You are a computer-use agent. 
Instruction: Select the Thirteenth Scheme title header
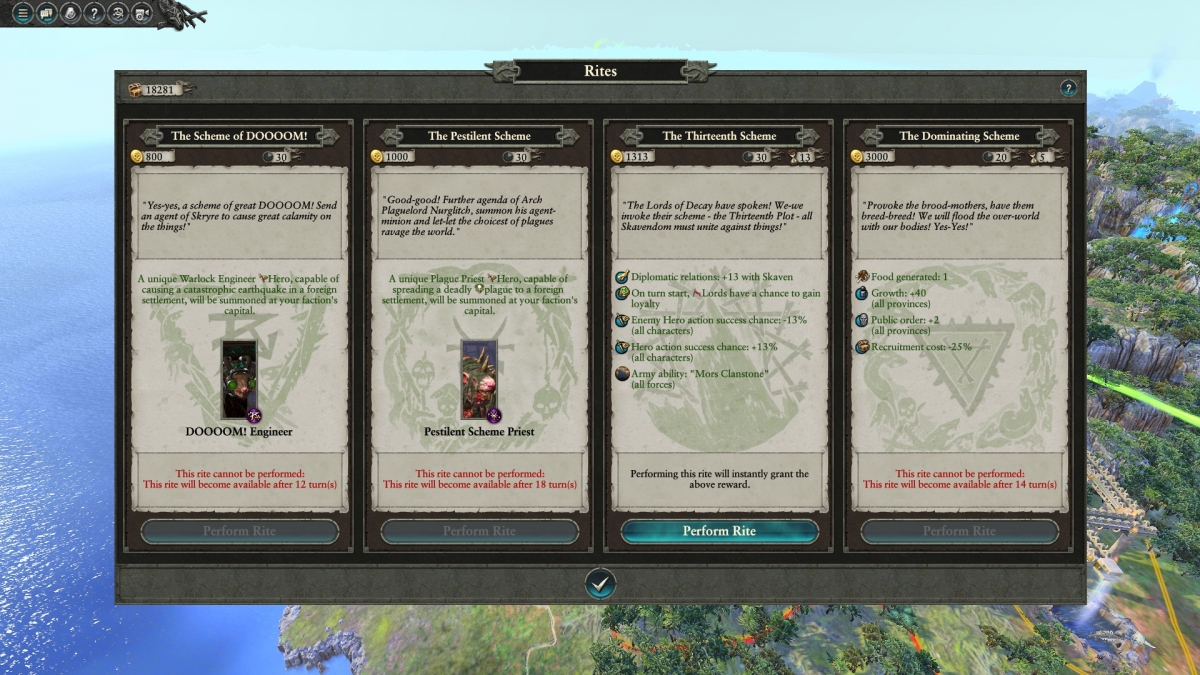point(719,136)
